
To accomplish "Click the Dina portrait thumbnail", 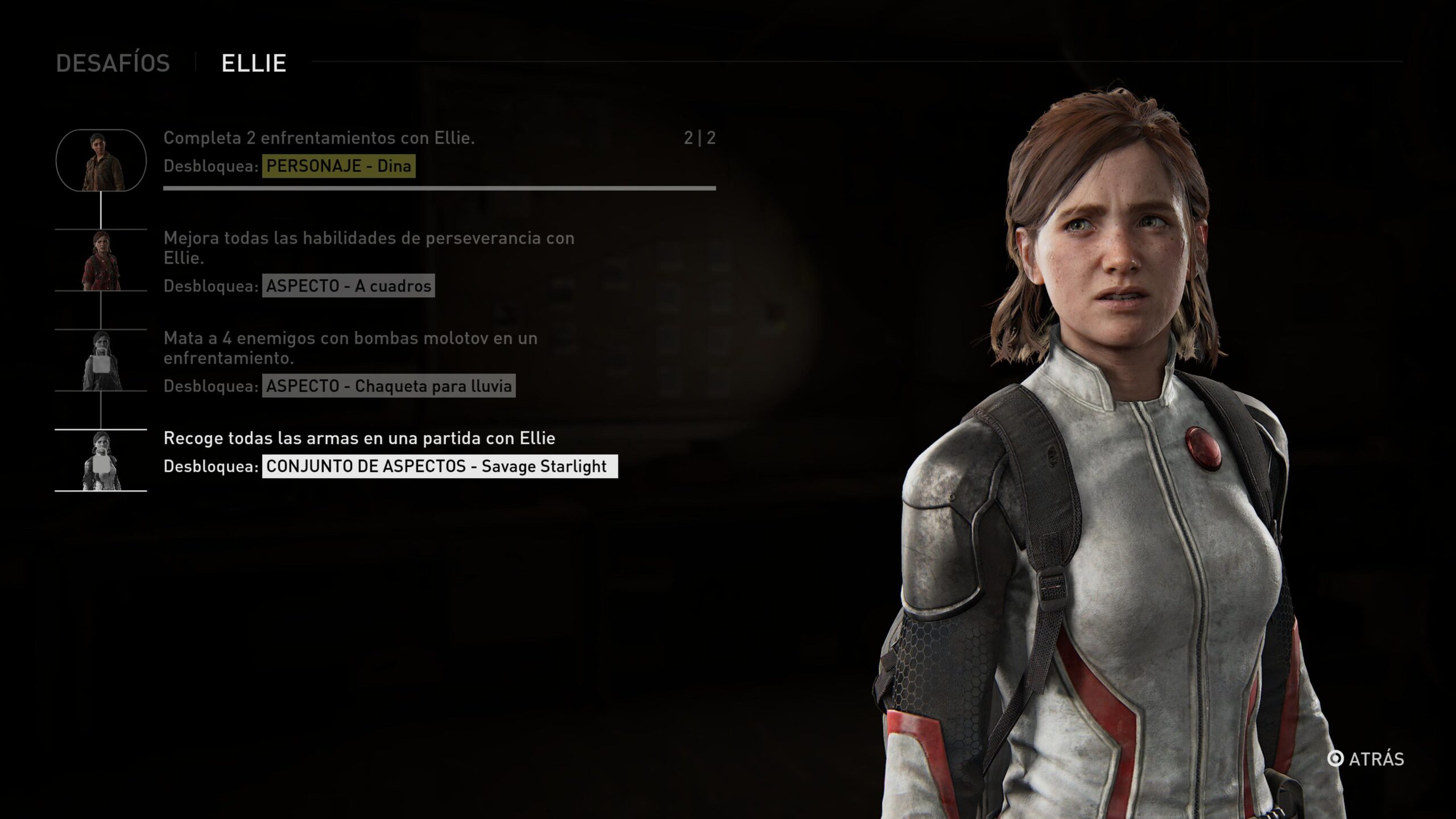I will [x=101, y=160].
